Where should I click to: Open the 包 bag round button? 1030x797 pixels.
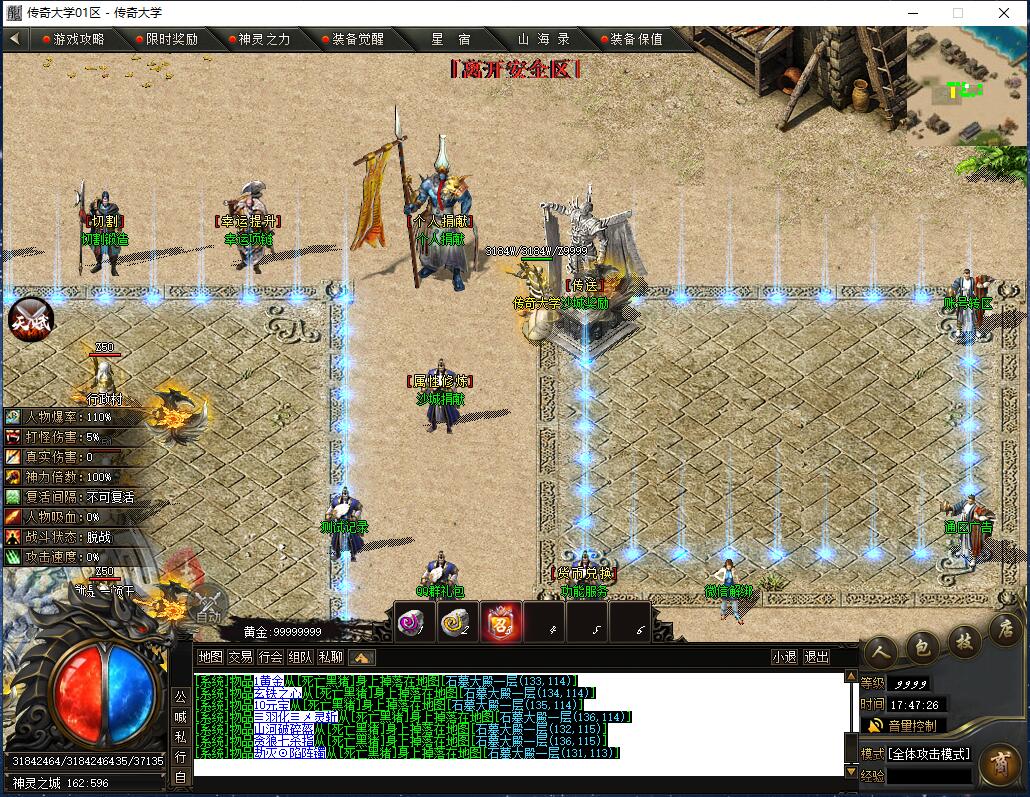click(921, 649)
